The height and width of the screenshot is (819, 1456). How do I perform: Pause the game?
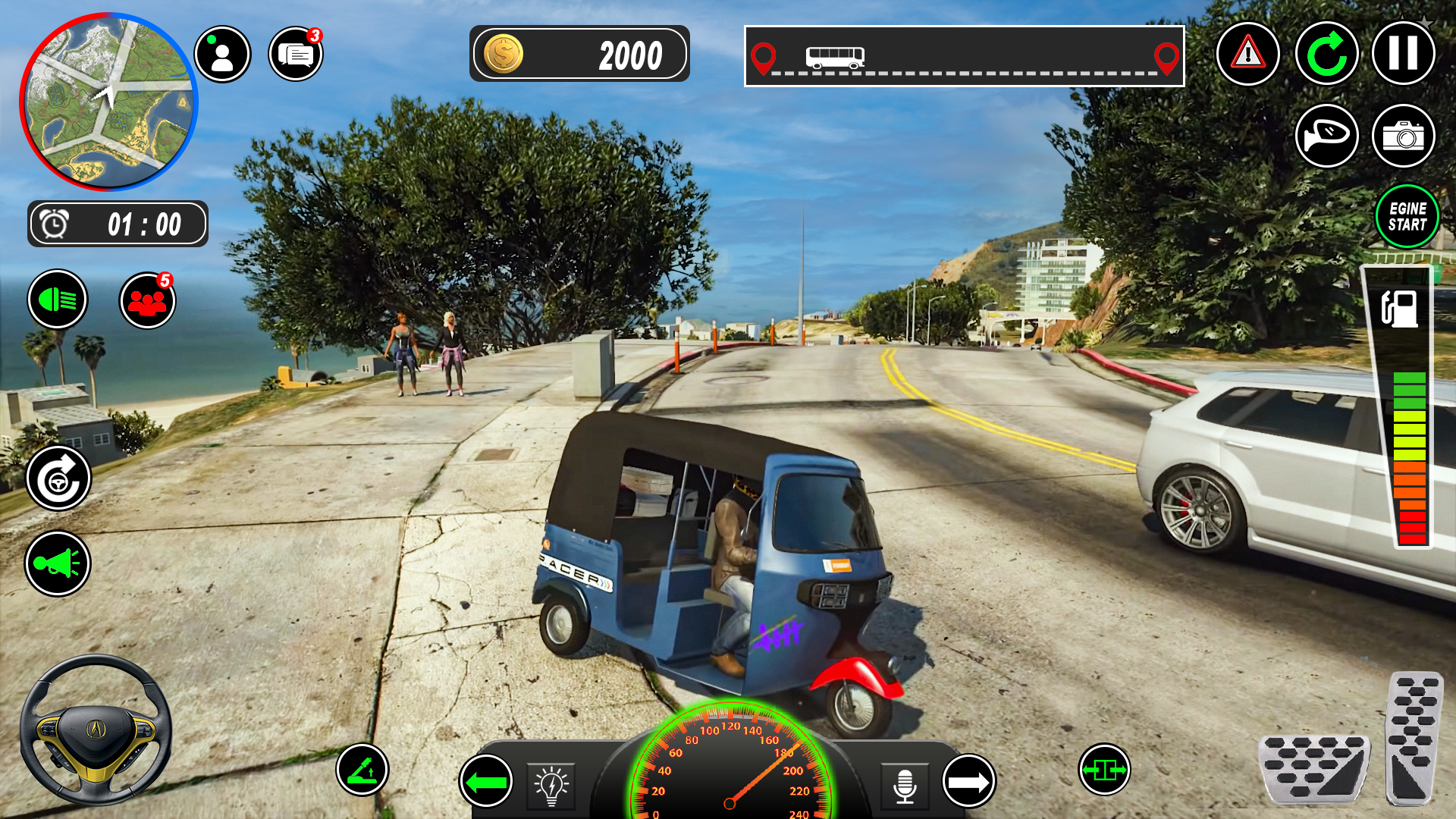(1403, 55)
